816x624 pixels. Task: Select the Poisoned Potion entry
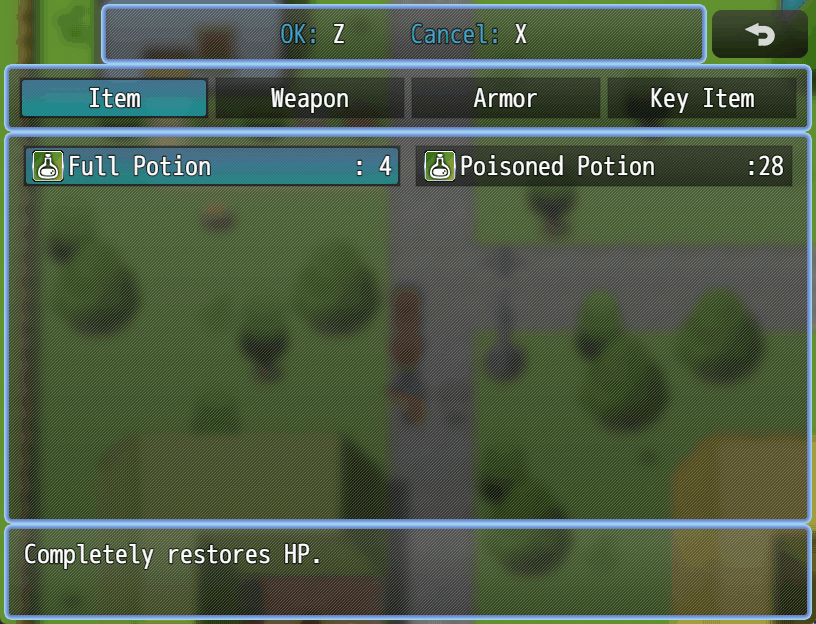click(x=604, y=166)
